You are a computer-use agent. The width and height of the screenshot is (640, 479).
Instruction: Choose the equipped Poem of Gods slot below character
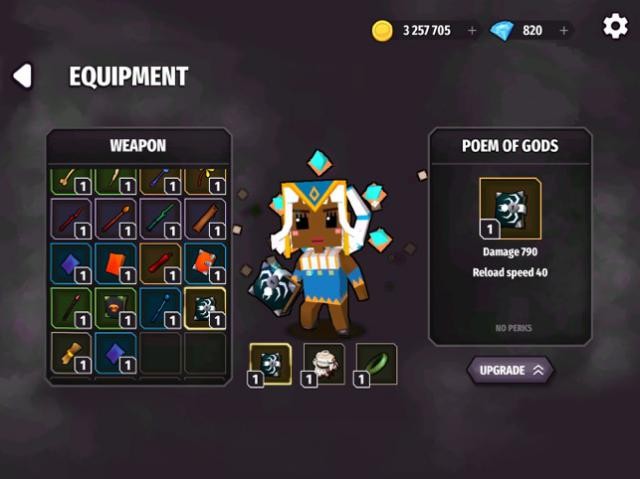tap(270, 364)
